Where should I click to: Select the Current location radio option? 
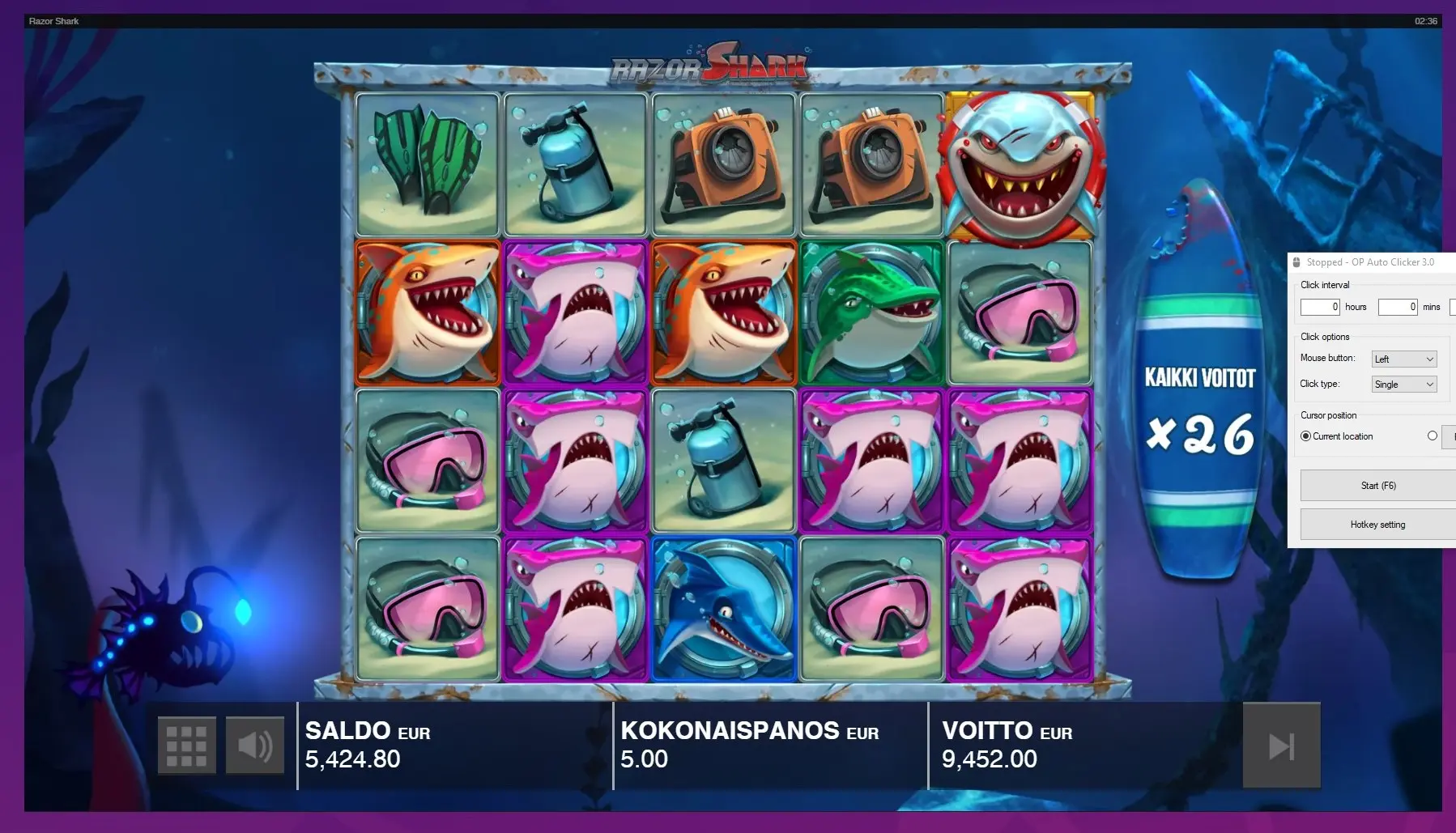[1305, 436]
